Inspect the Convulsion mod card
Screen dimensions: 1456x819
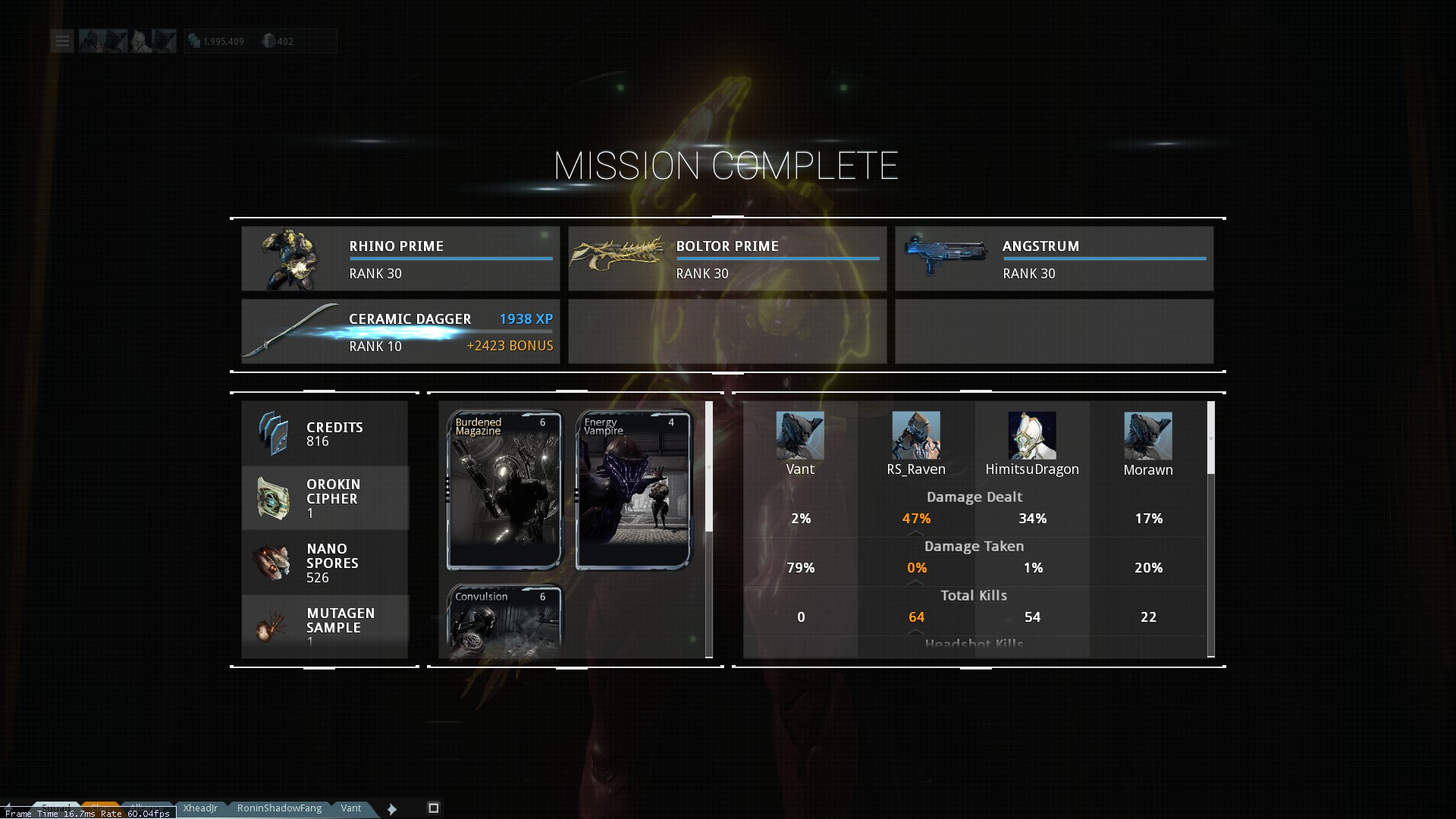point(504,622)
